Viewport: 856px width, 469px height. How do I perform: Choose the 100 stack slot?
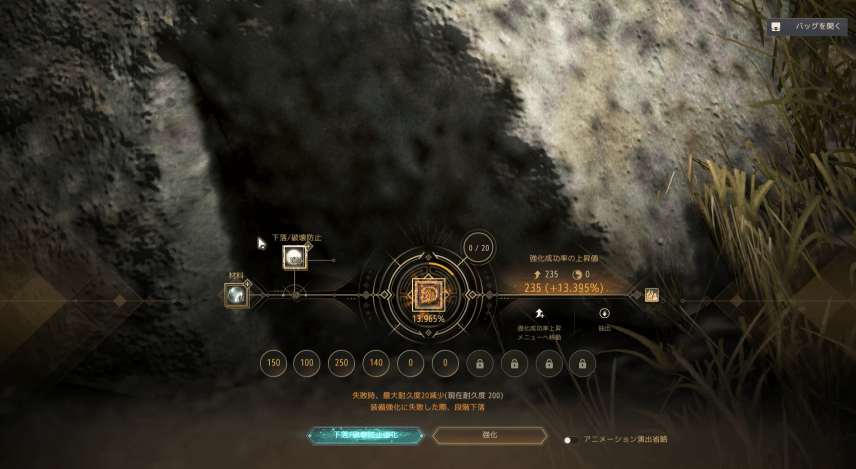307,363
